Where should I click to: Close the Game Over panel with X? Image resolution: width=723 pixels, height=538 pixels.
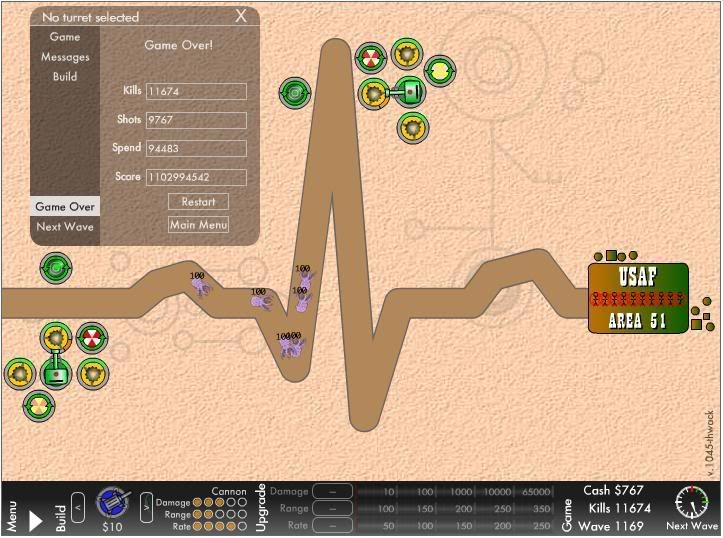[x=241, y=16]
